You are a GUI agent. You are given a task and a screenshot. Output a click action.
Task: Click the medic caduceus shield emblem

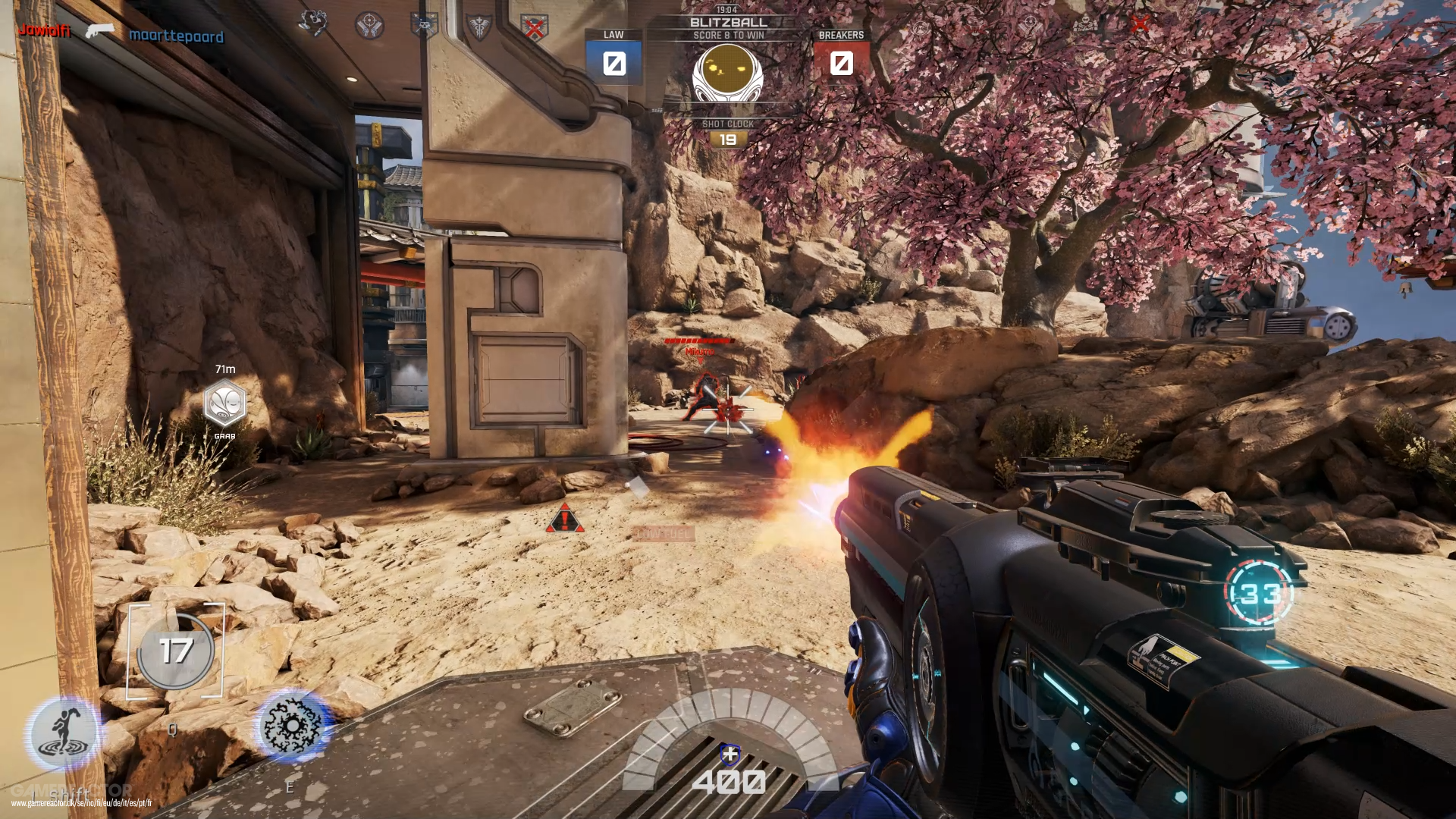(x=479, y=25)
